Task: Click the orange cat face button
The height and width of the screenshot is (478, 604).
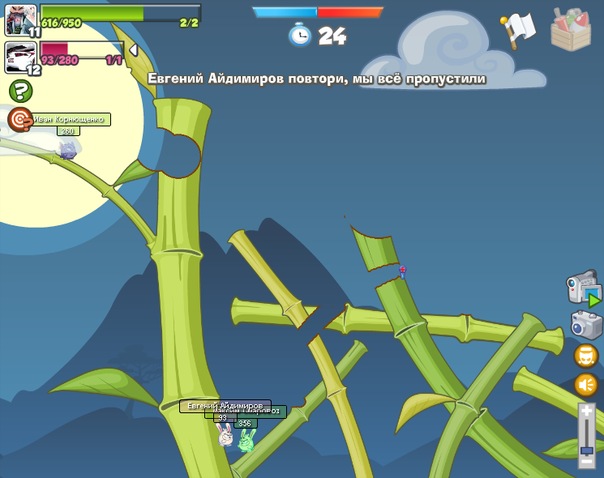Action: [586, 355]
